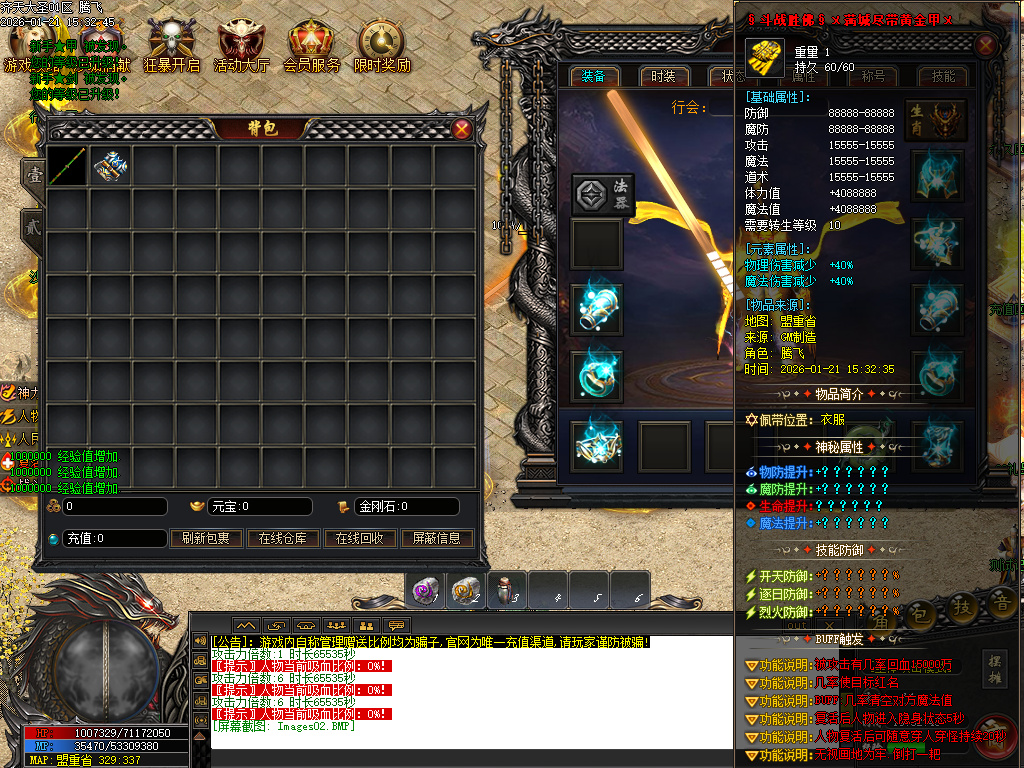Use the purple scroll in hotbar slot 1
The height and width of the screenshot is (768, 1024).
click(x=424, y=591)
